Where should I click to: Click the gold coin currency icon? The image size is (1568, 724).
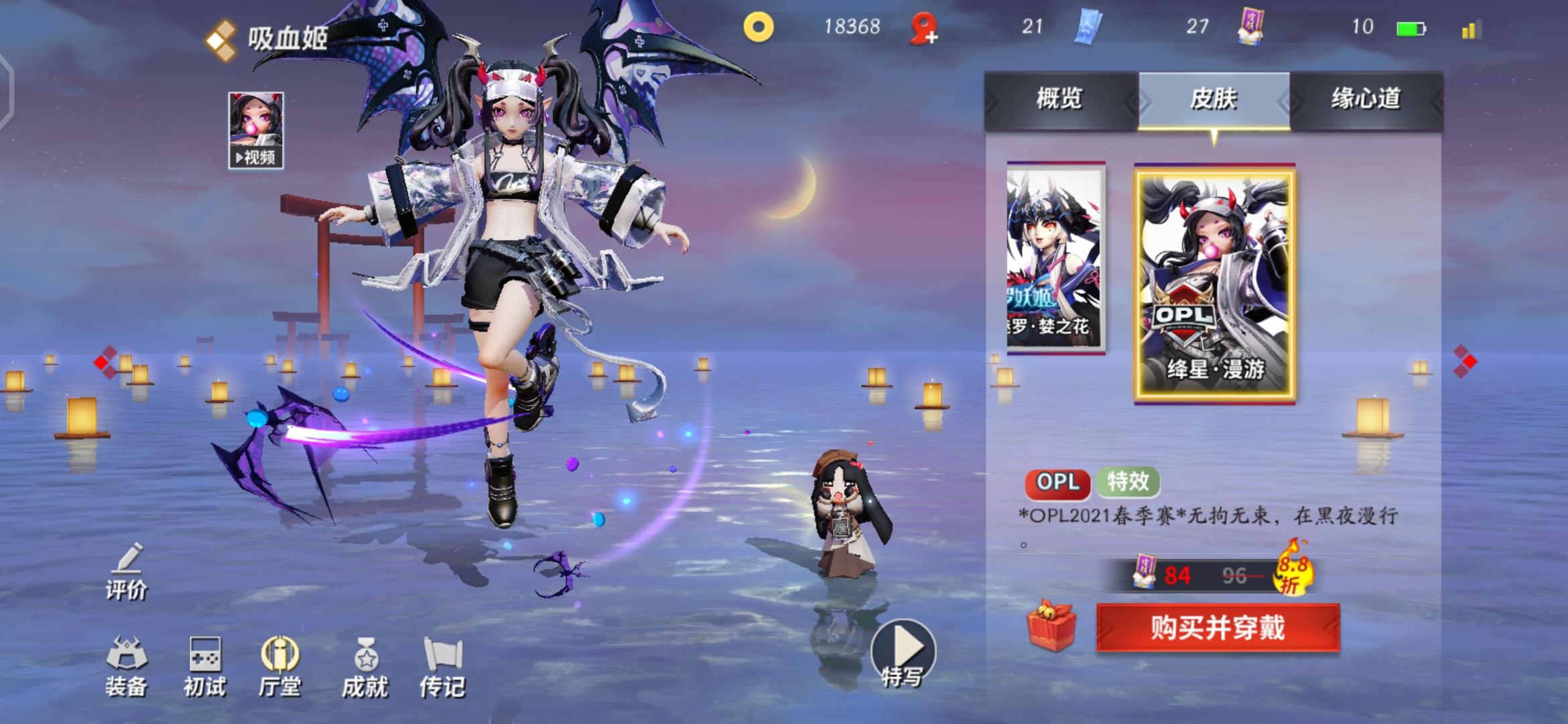coord(759,27)
